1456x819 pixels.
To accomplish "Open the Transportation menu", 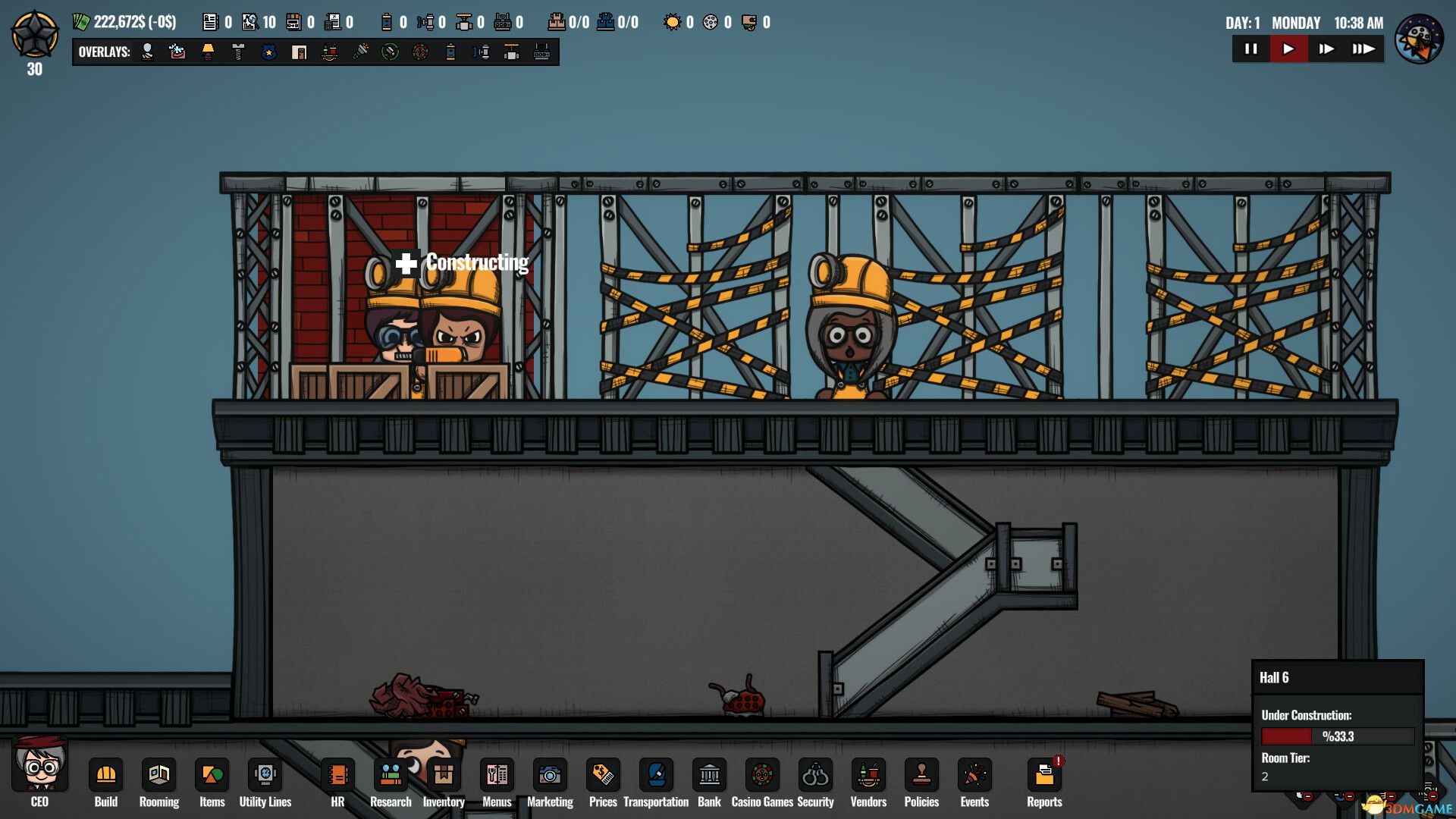I will point(656,776).
